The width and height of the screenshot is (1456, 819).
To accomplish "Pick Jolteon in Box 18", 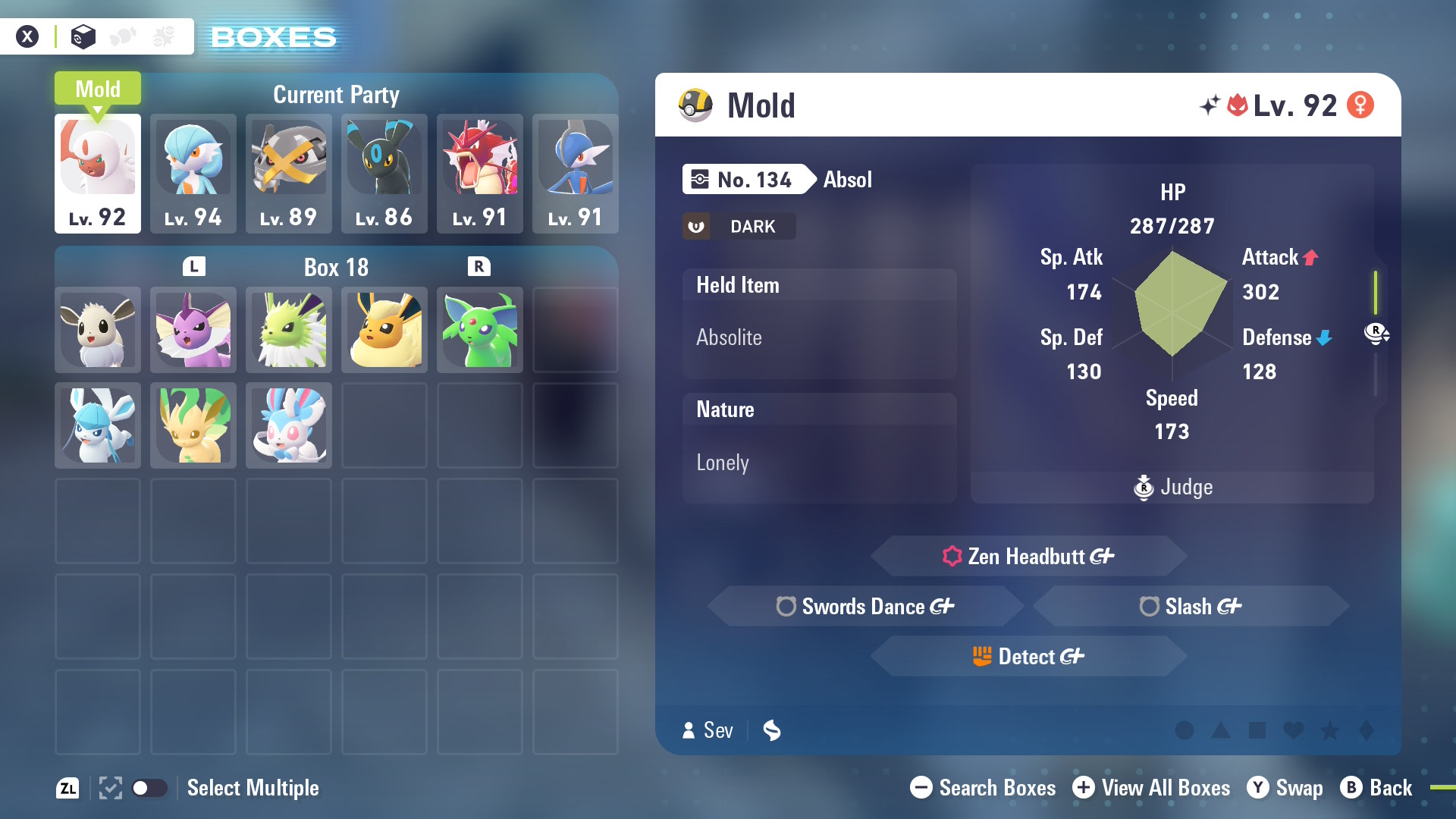I will coord(288,330).
